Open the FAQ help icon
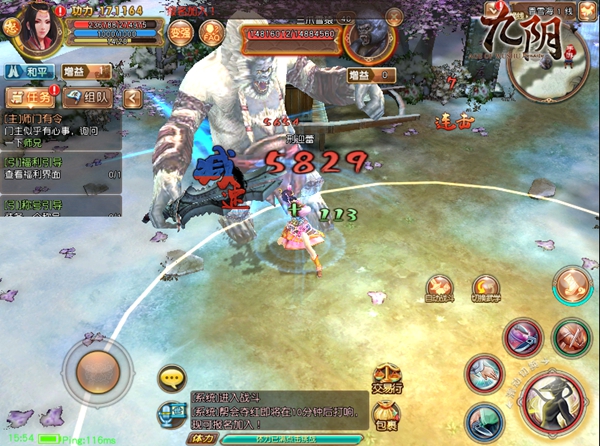The height and width of the screenshot is (446, 600). 212,30
